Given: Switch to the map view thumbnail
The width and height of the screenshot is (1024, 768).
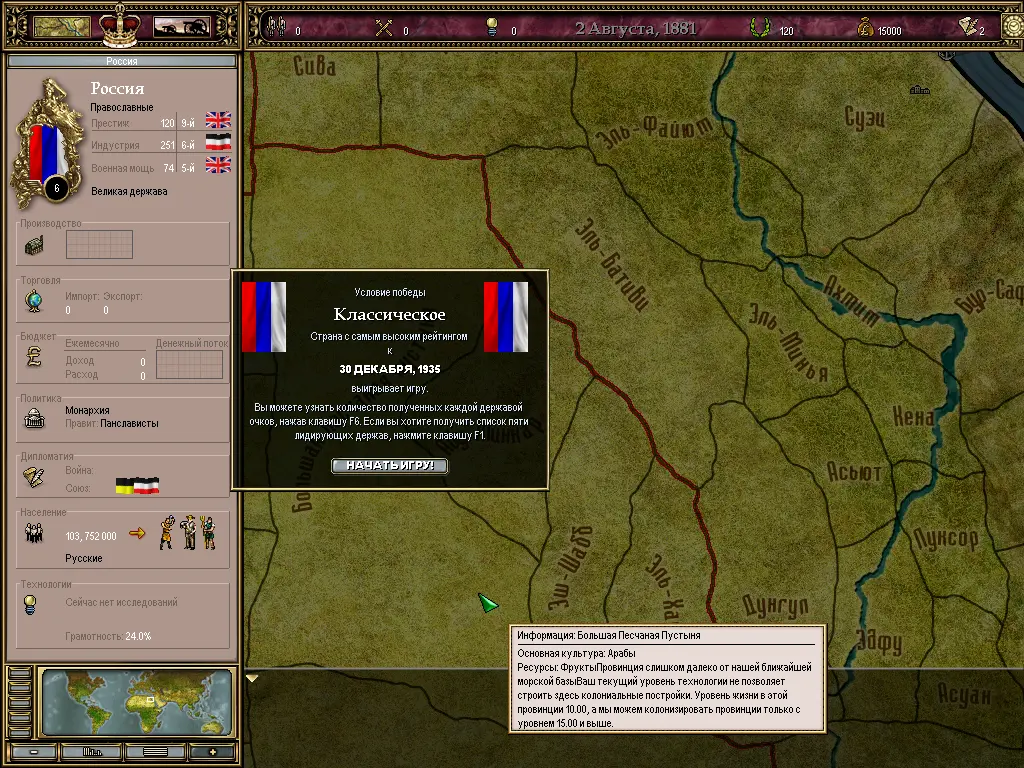Looking at the screenshot, I should (62, 26).
